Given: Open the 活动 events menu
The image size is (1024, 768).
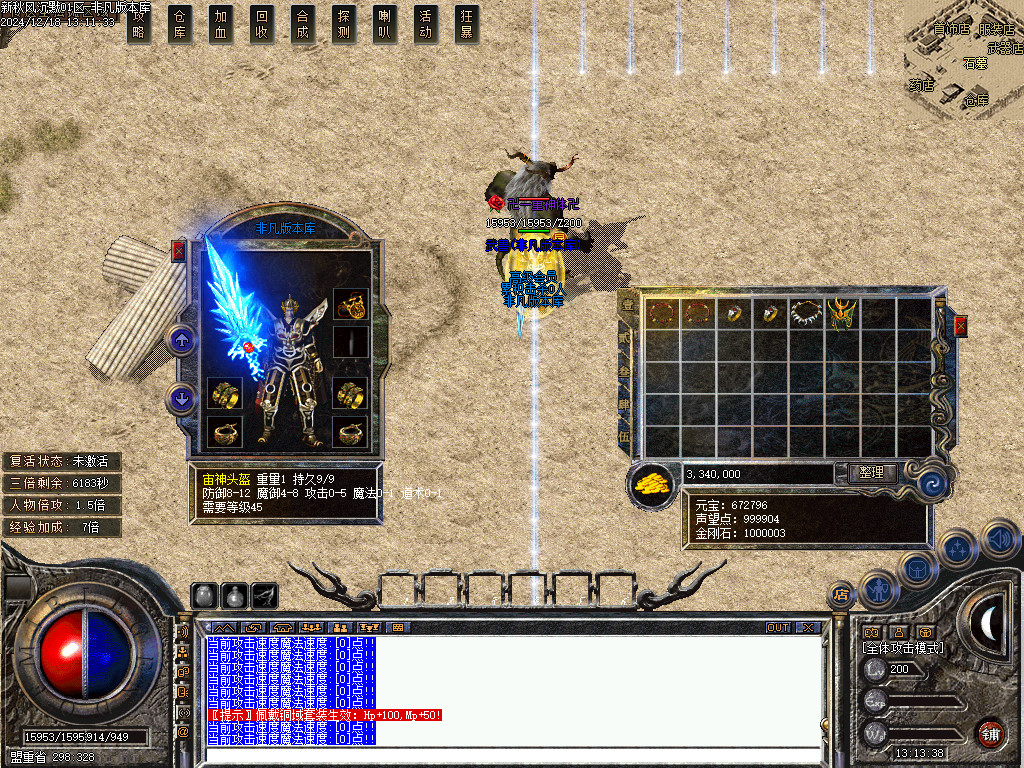Looking at the screenshot, I should click(426, 24).
